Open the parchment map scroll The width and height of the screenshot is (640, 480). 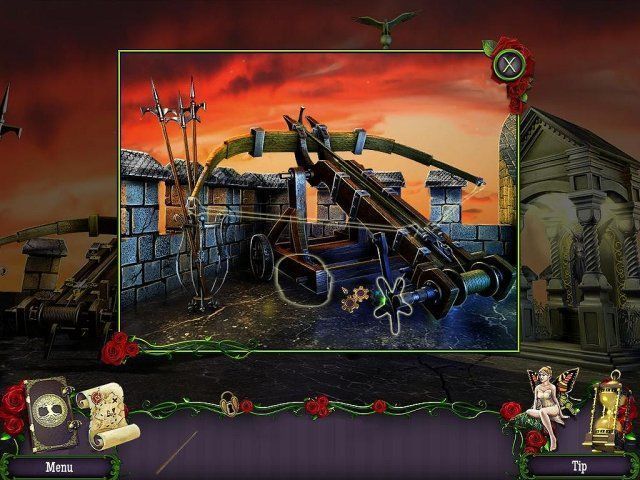pos(106,414)
